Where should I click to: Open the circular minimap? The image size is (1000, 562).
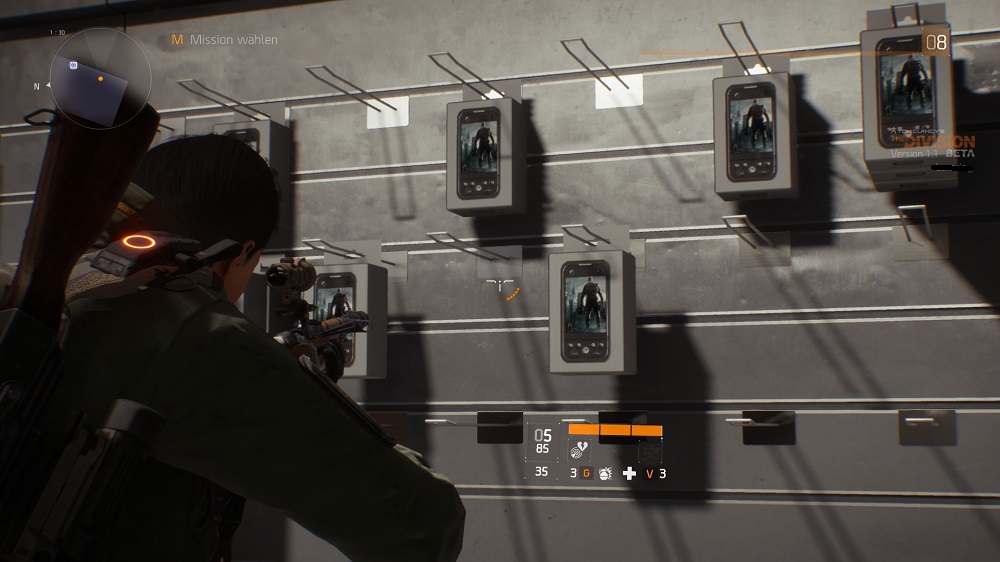[x=99, y=77]
